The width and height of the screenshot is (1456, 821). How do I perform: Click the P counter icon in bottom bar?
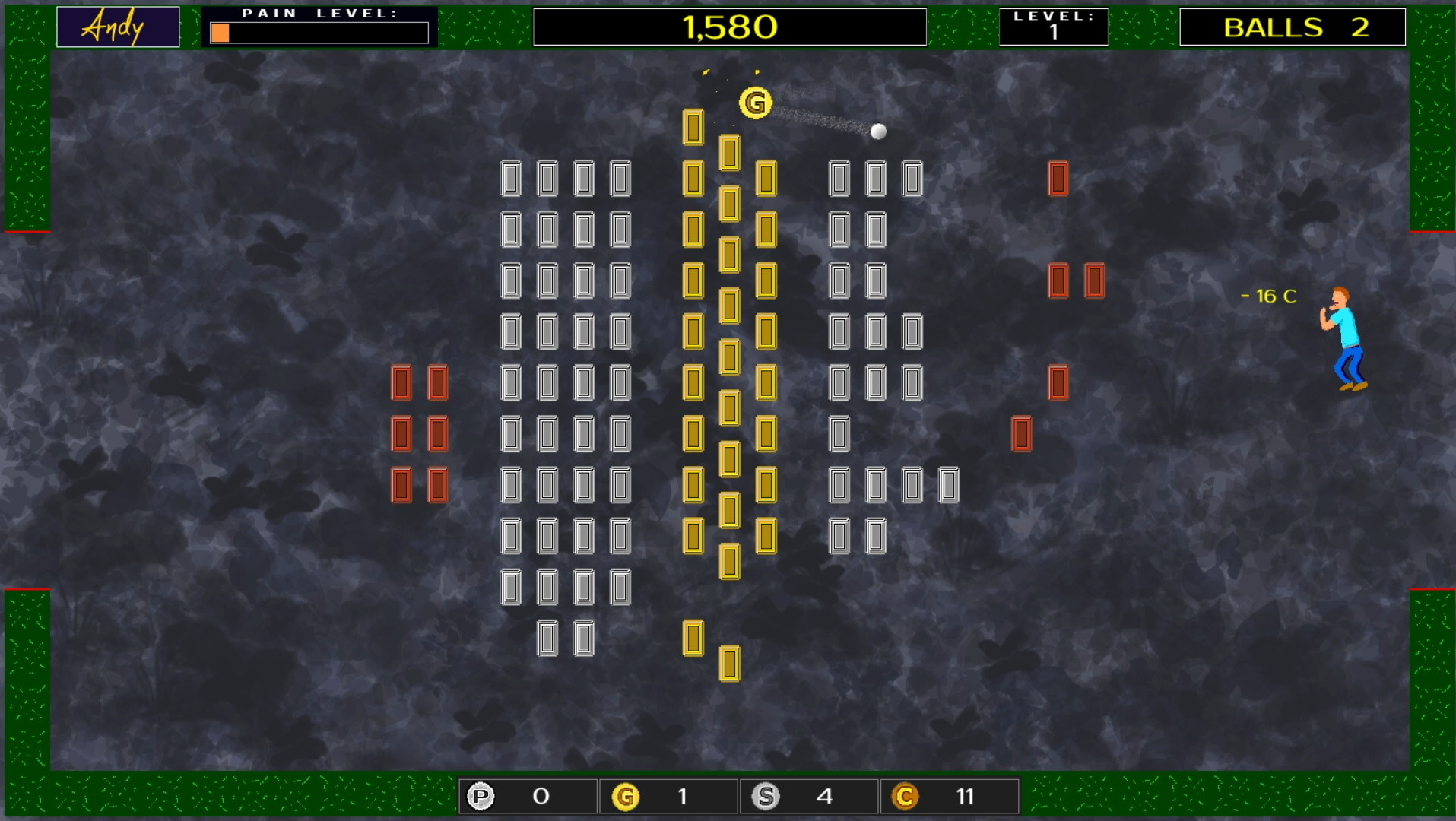[481, 796]
